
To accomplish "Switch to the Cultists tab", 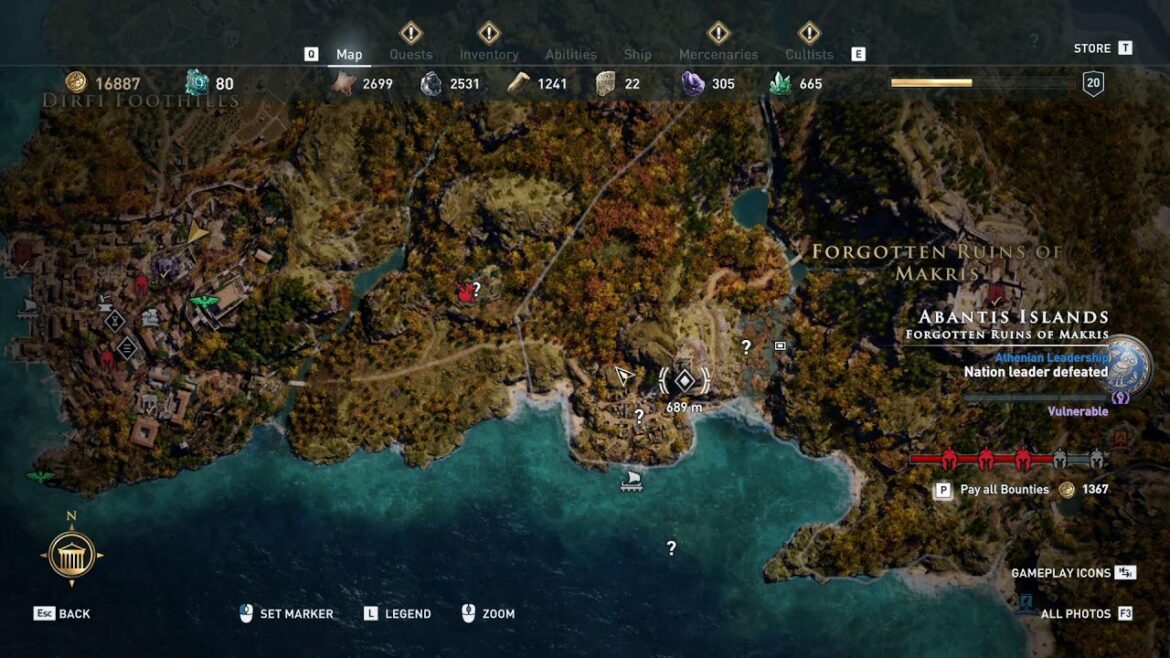I will pos(809,54).
